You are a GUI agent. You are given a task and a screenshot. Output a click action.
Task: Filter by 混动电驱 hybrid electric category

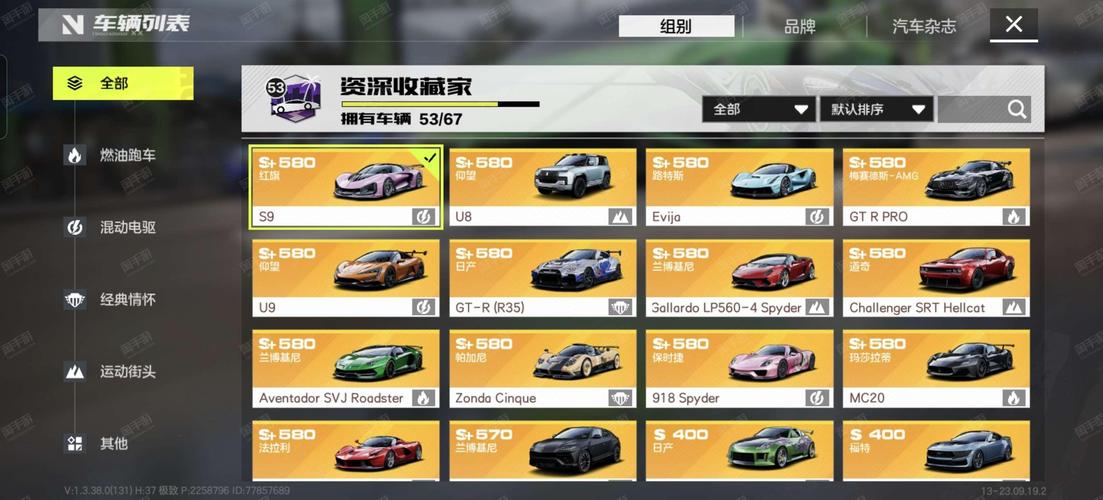(x=126, y=227)
